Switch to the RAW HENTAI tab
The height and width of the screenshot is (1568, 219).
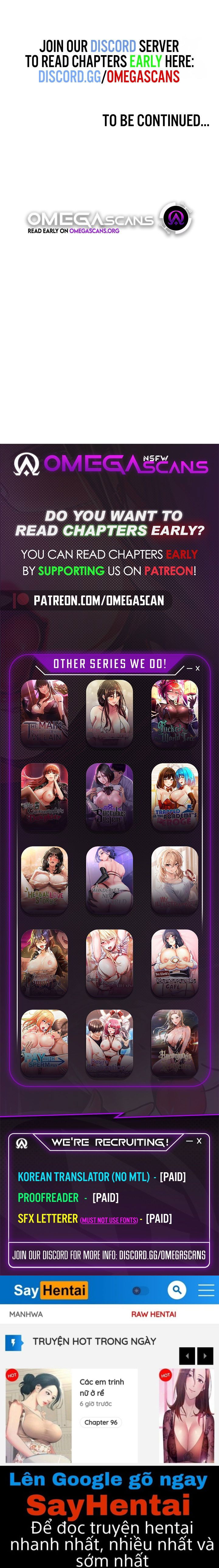153,1314
